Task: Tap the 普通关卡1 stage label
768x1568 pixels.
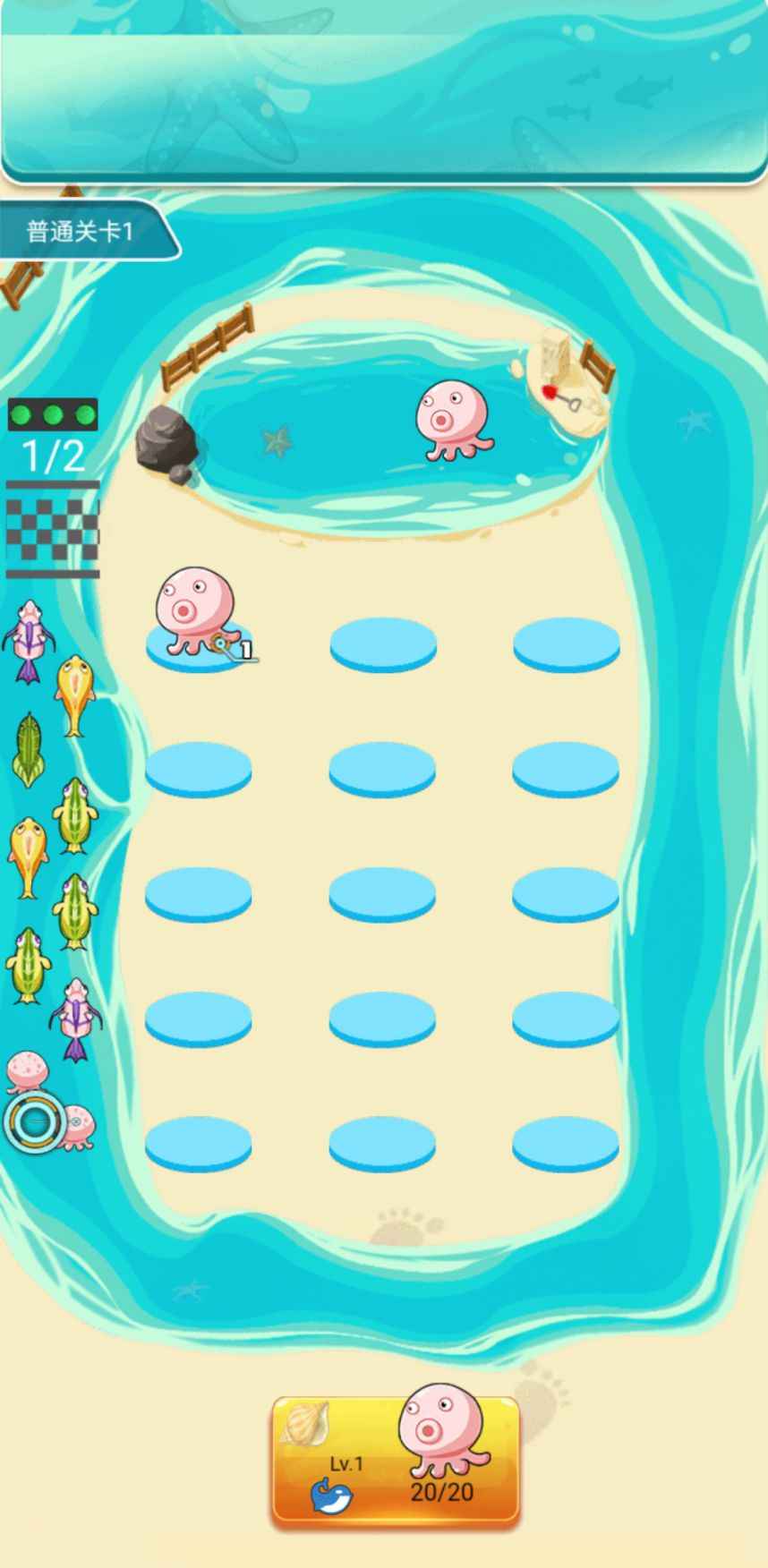Action: [82, 233]
